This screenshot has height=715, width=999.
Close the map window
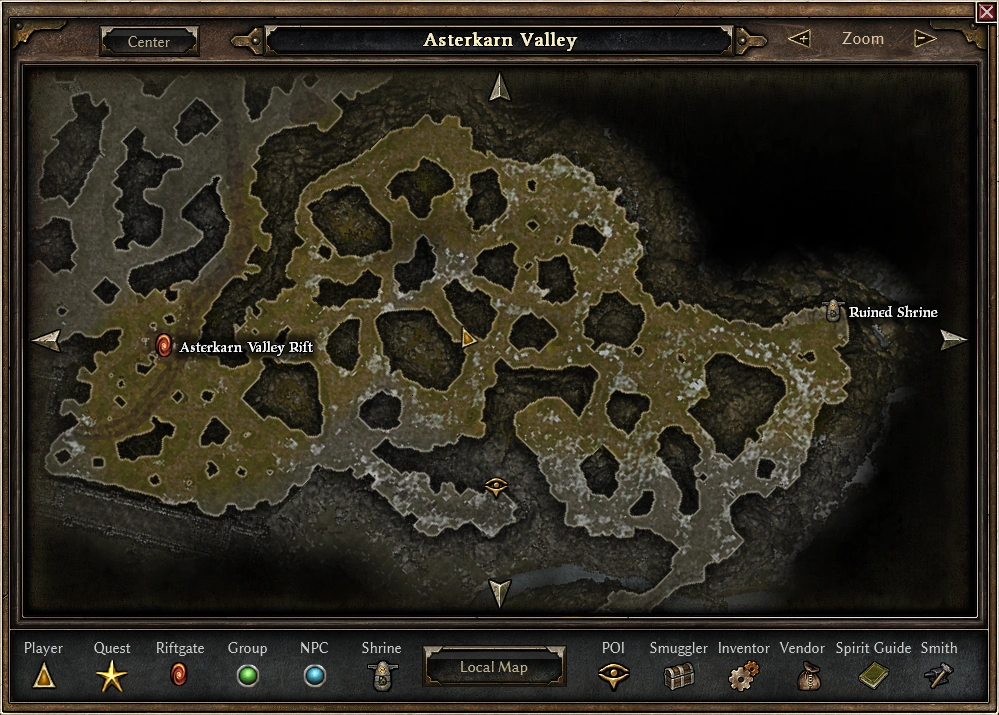pos(986,11)
